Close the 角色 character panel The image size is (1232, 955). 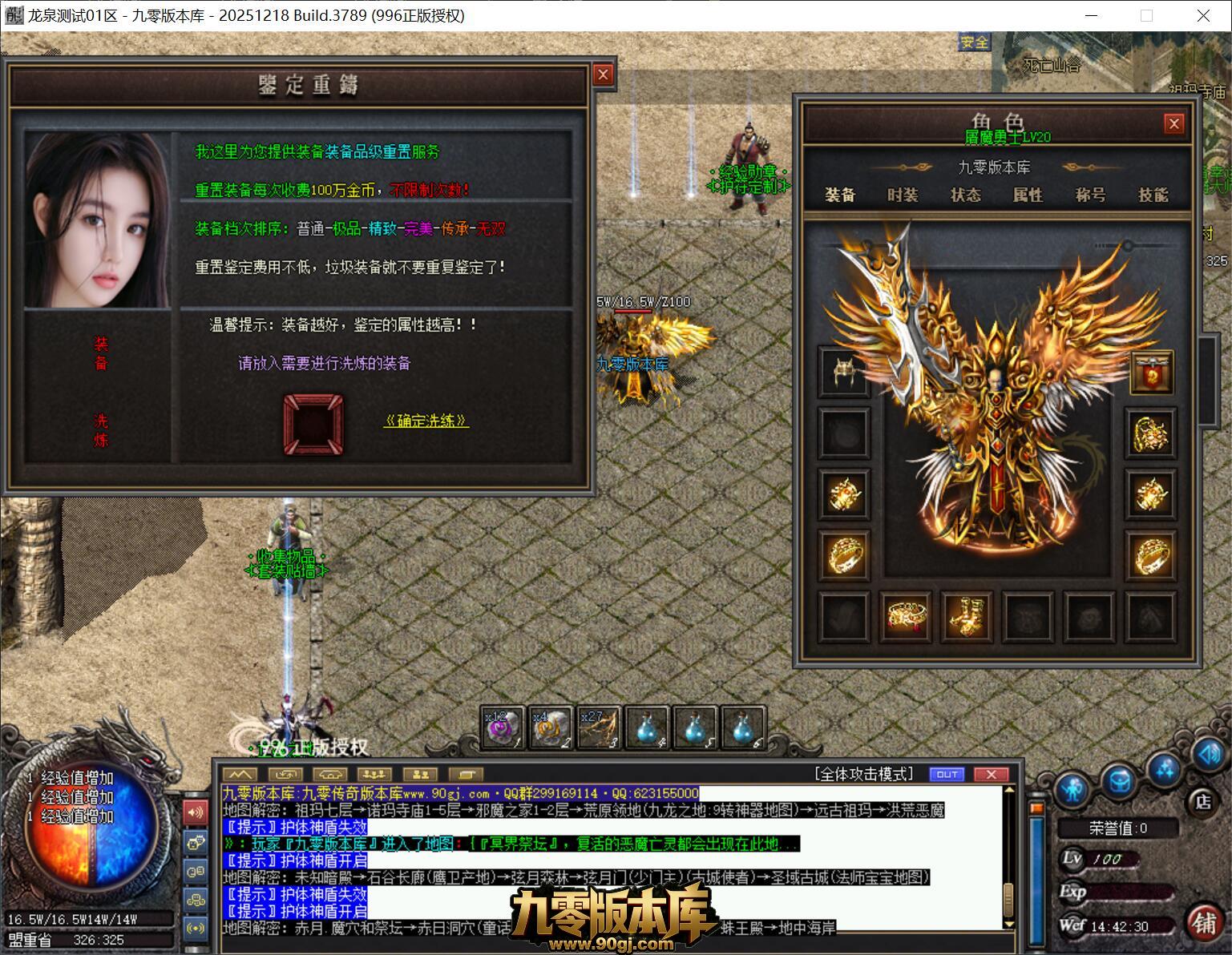point(1173,123)
